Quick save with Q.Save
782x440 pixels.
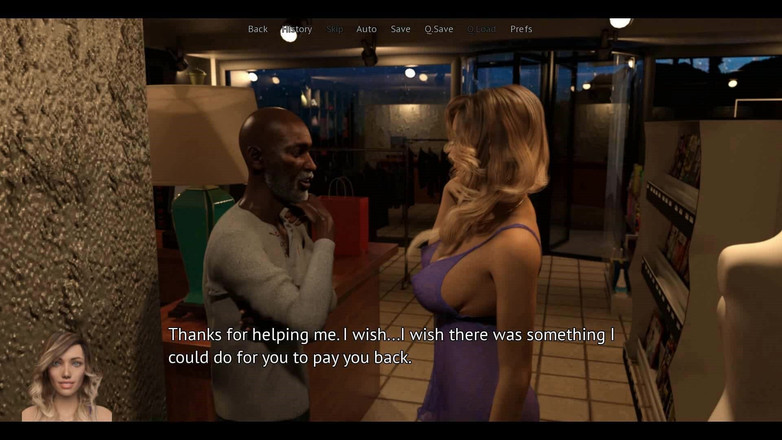point(439,29)
